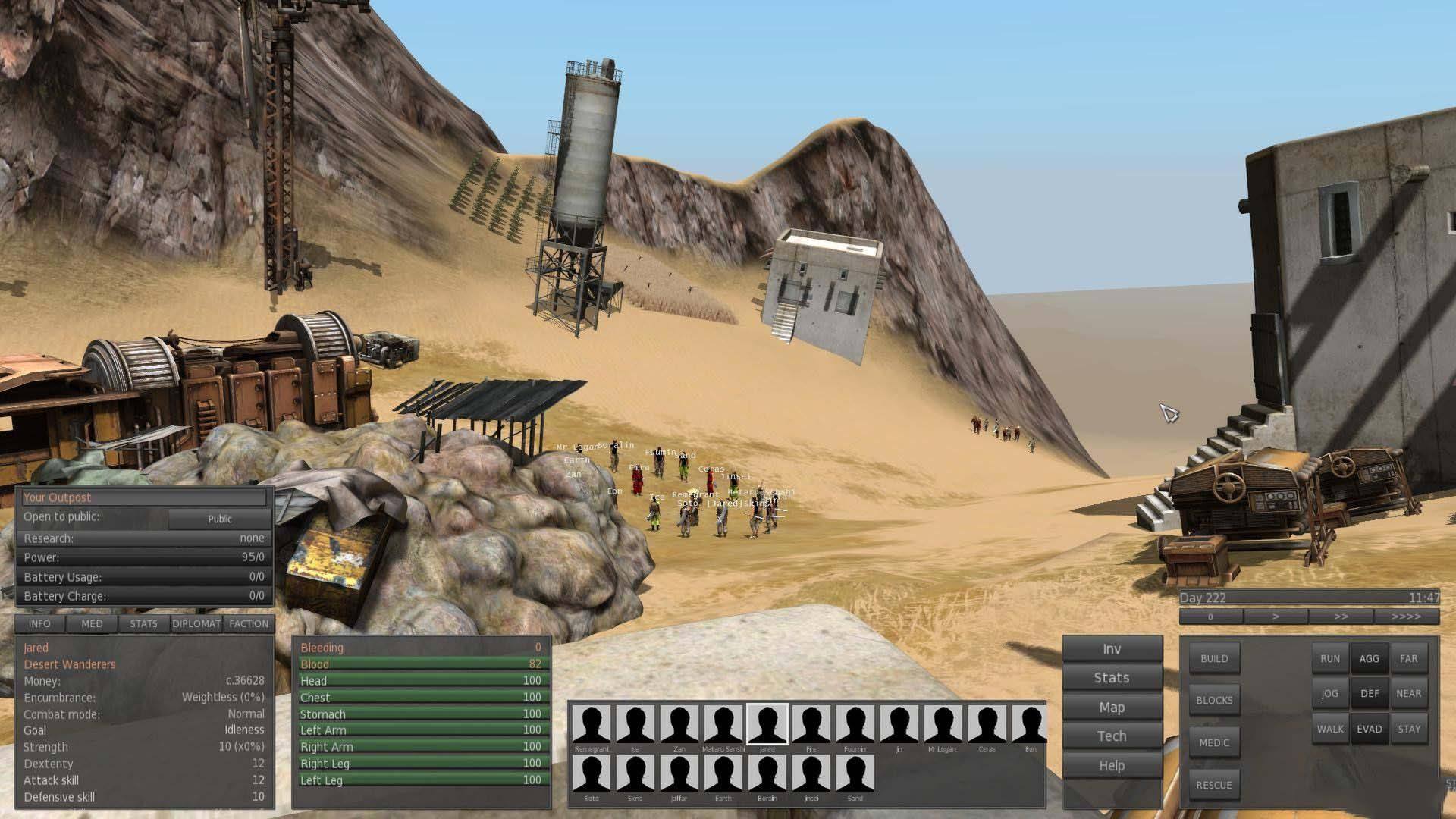Set movement speed to RUN
Viewport: 1456px width, 819px height.
point(1330,658)
